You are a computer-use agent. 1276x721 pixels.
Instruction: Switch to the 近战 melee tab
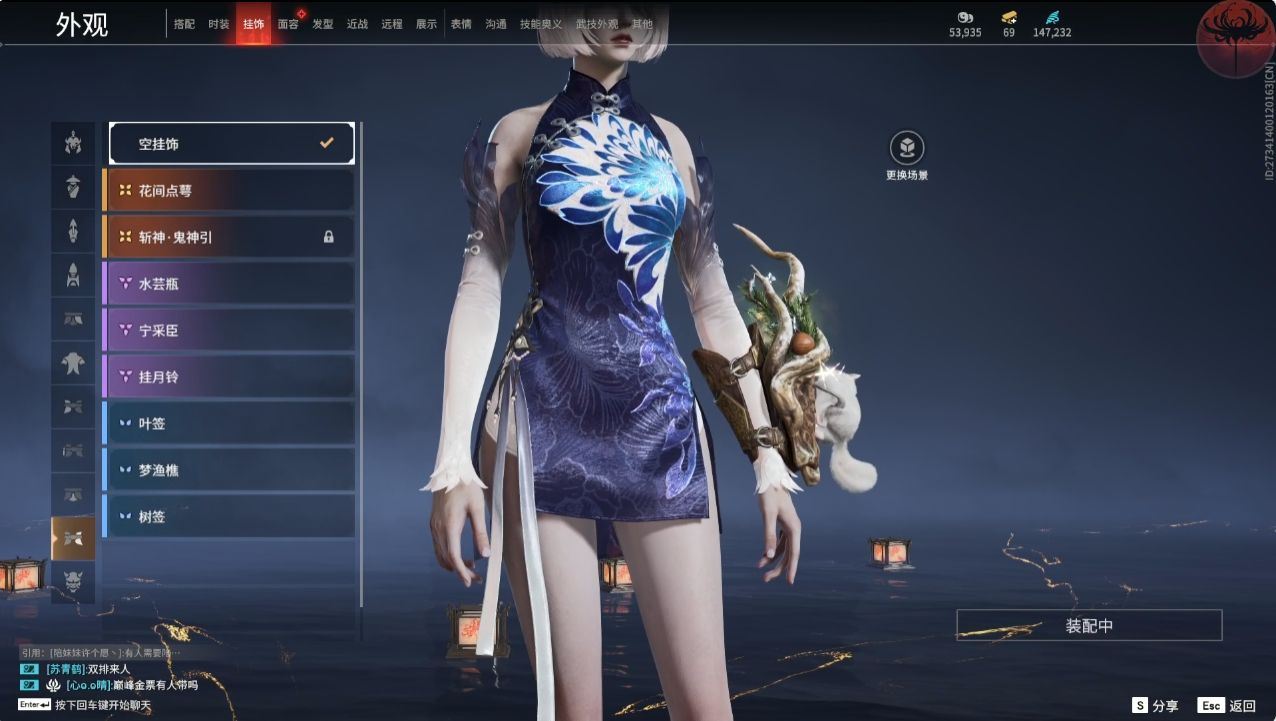(357, 24)
